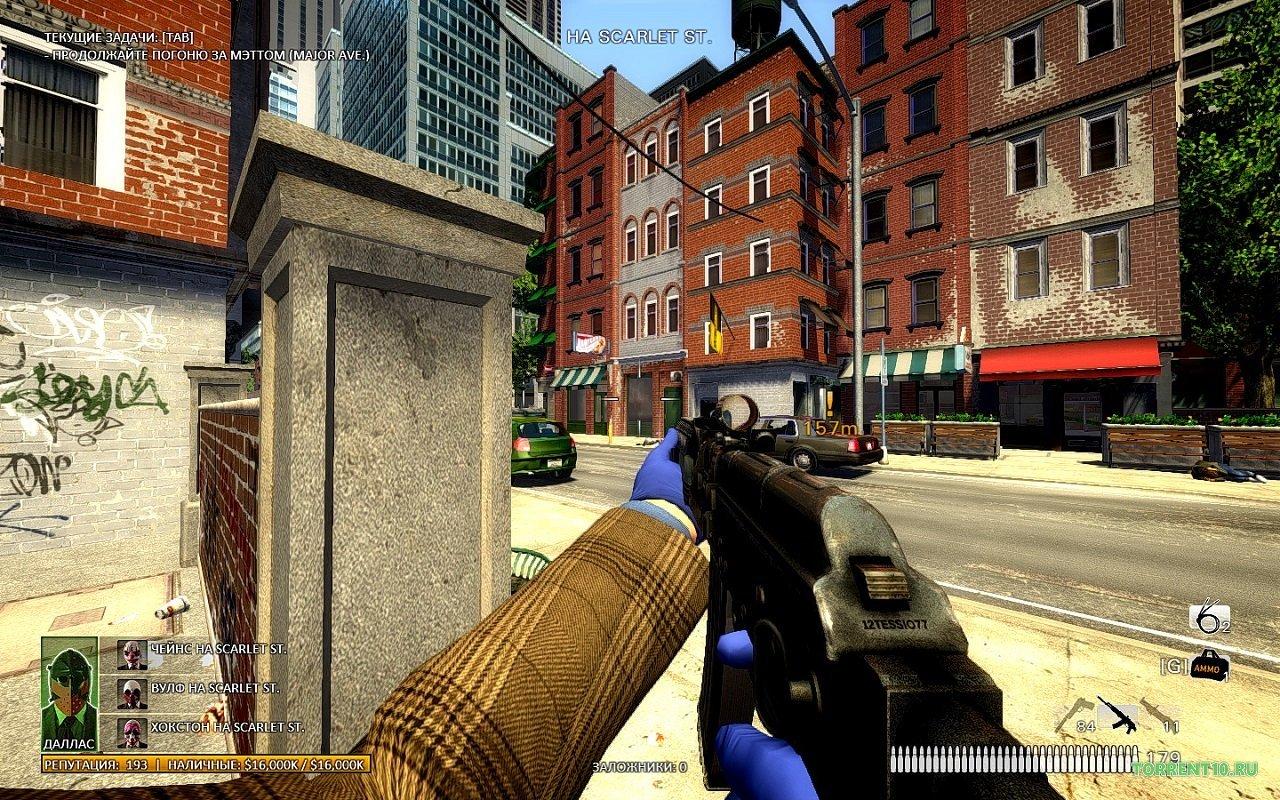The image size is (1280, 800).
Task: Select teammate Вулф mask portrait
Action: pyautogui.click(x=132, y=692)
